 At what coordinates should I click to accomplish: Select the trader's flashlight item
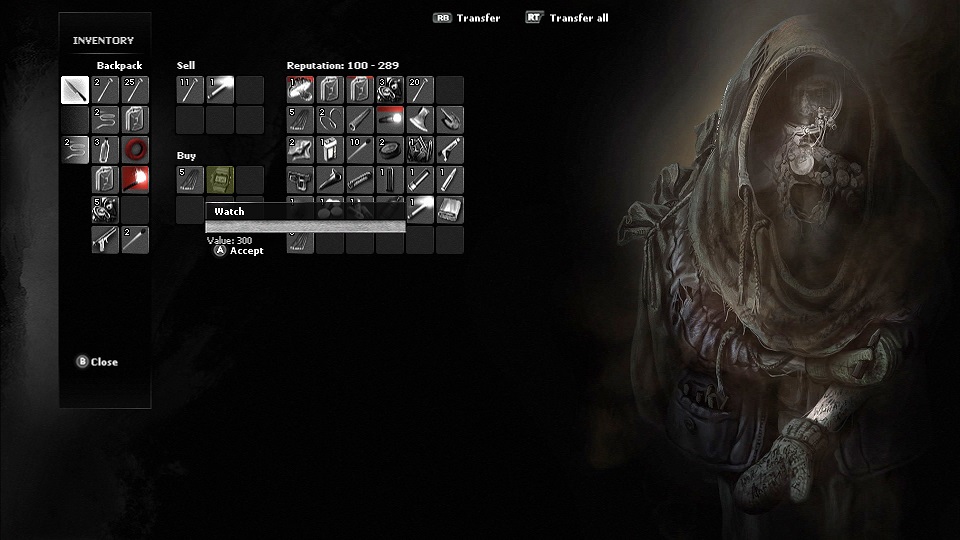pos(390,120)
